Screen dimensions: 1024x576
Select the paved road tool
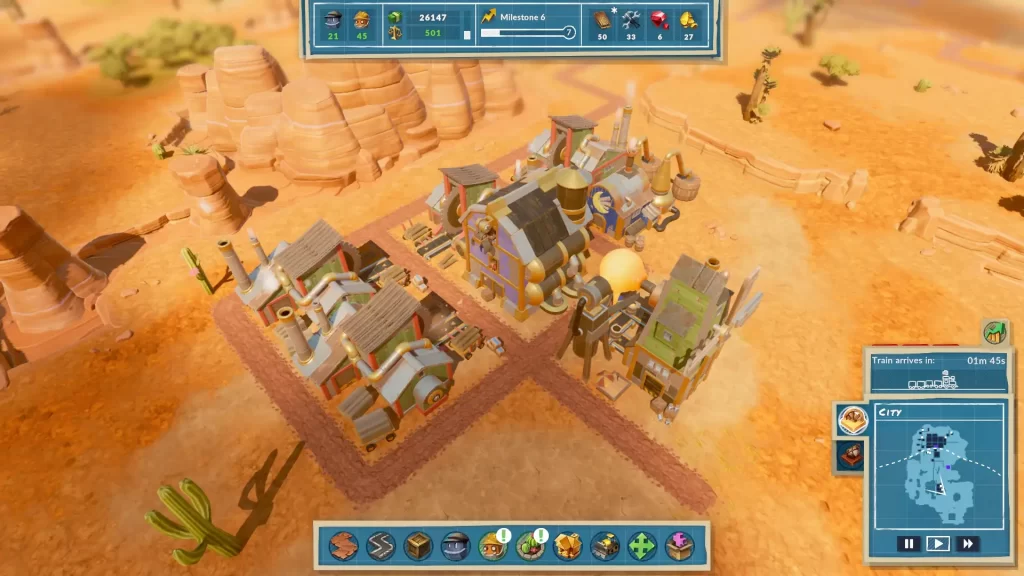[381, 545]
